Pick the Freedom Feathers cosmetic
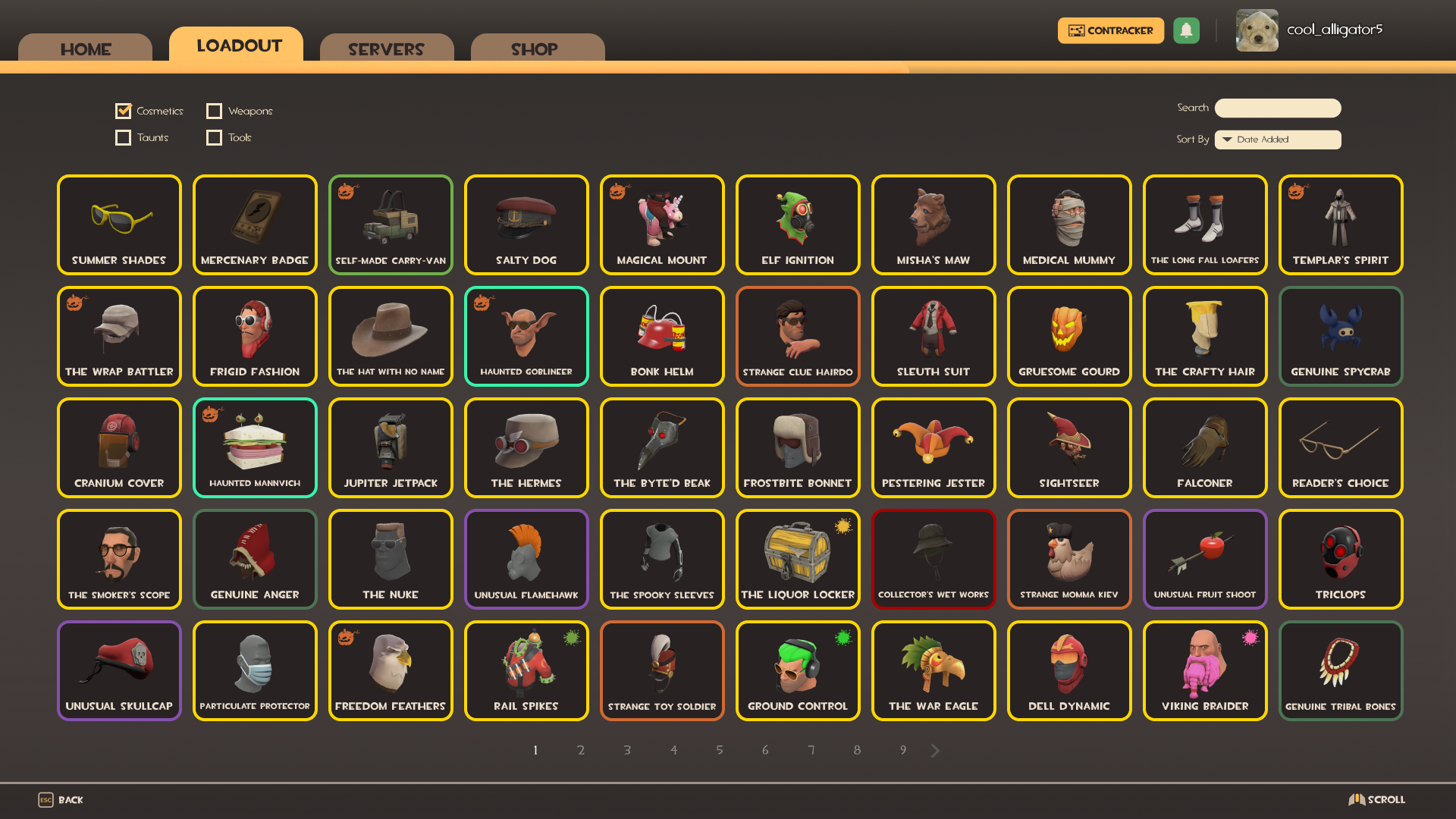The image size is (1456, 819). point(391,670)
